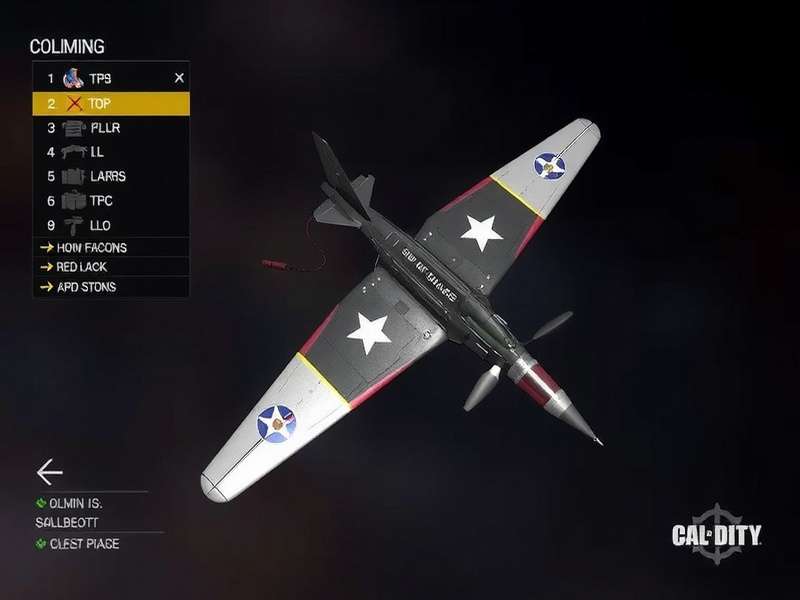Open the HOW FACONS option
800x600 pixels.
point(90,247)
